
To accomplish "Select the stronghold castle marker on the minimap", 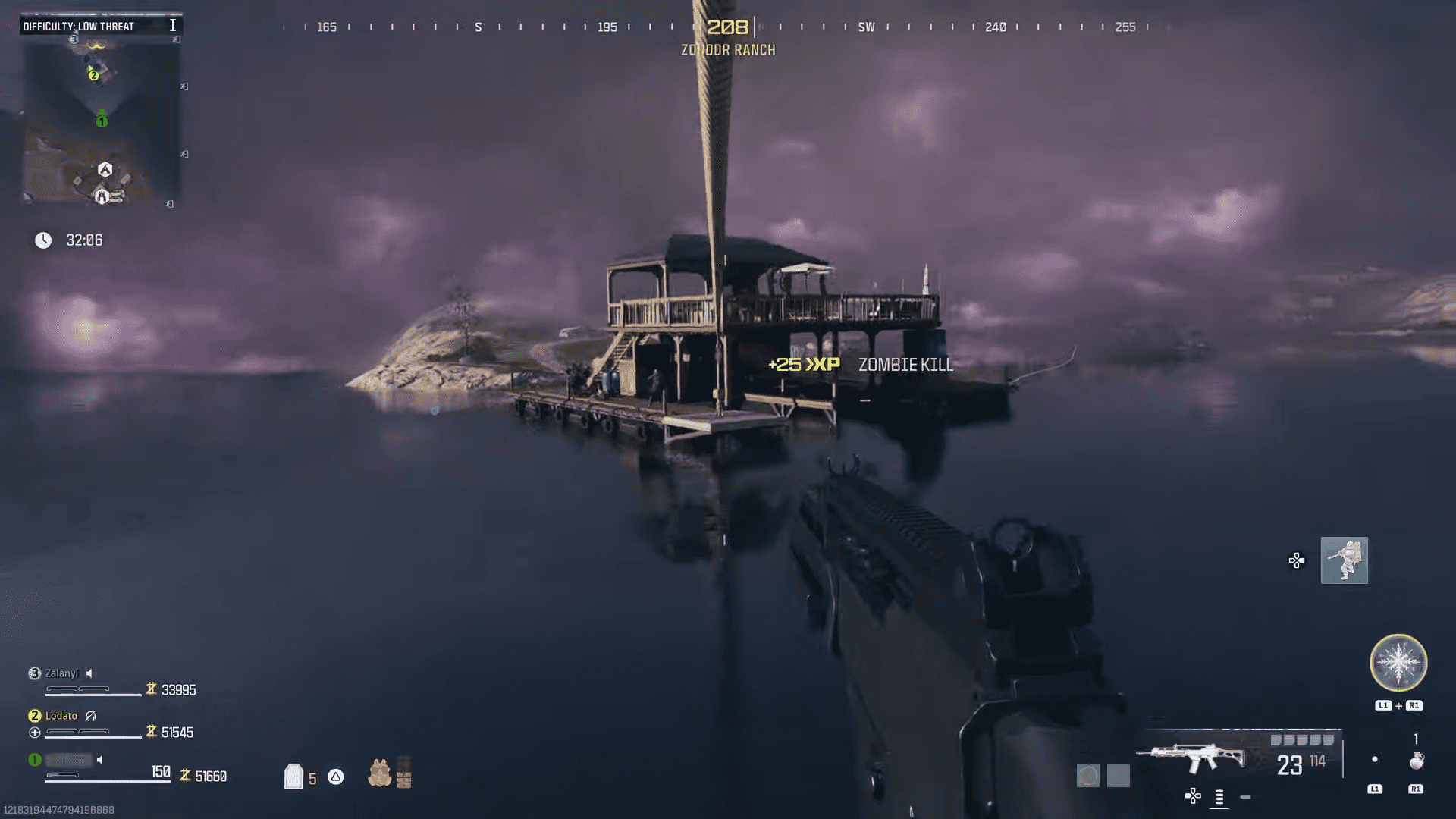I will [102, 196].
